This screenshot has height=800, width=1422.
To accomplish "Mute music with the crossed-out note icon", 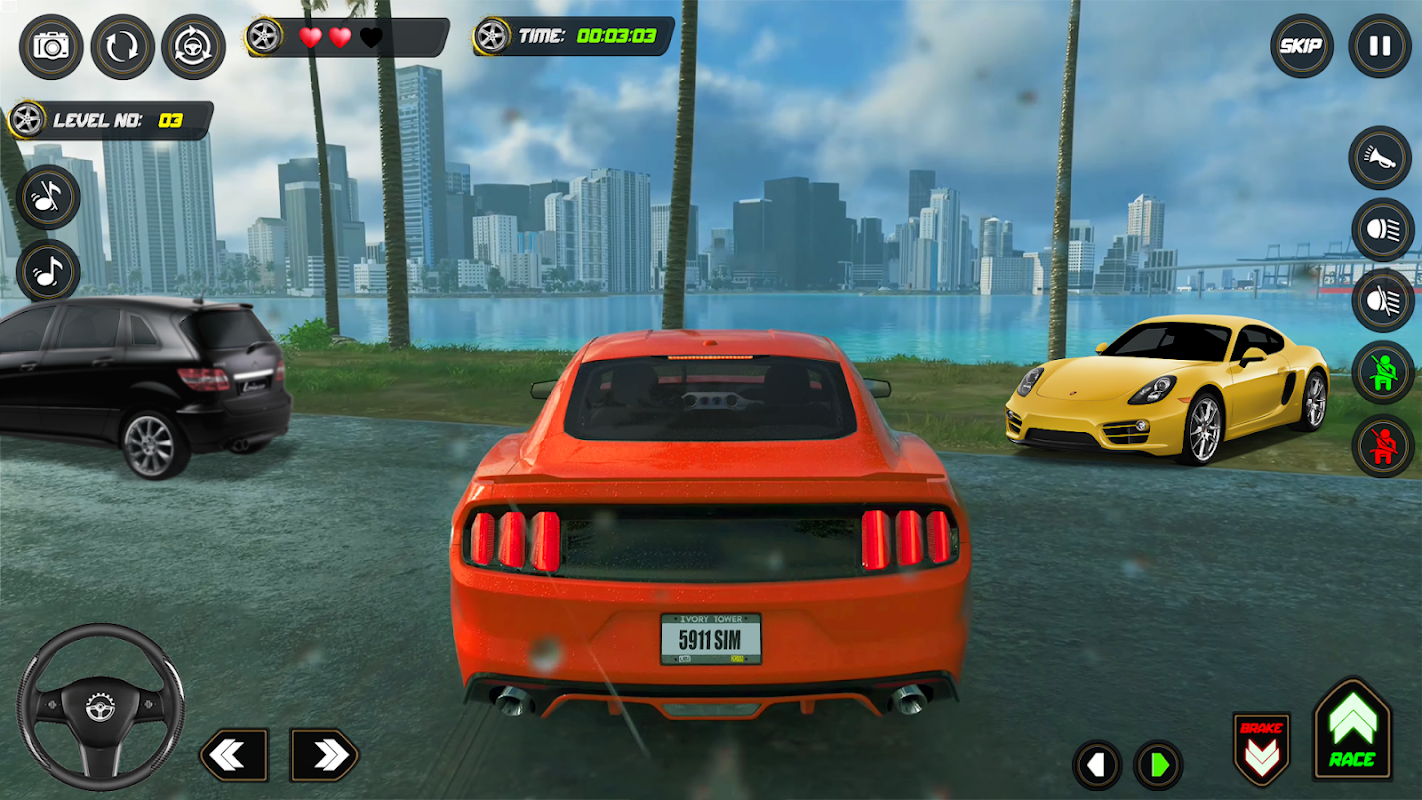I will (x=48, y=197).
